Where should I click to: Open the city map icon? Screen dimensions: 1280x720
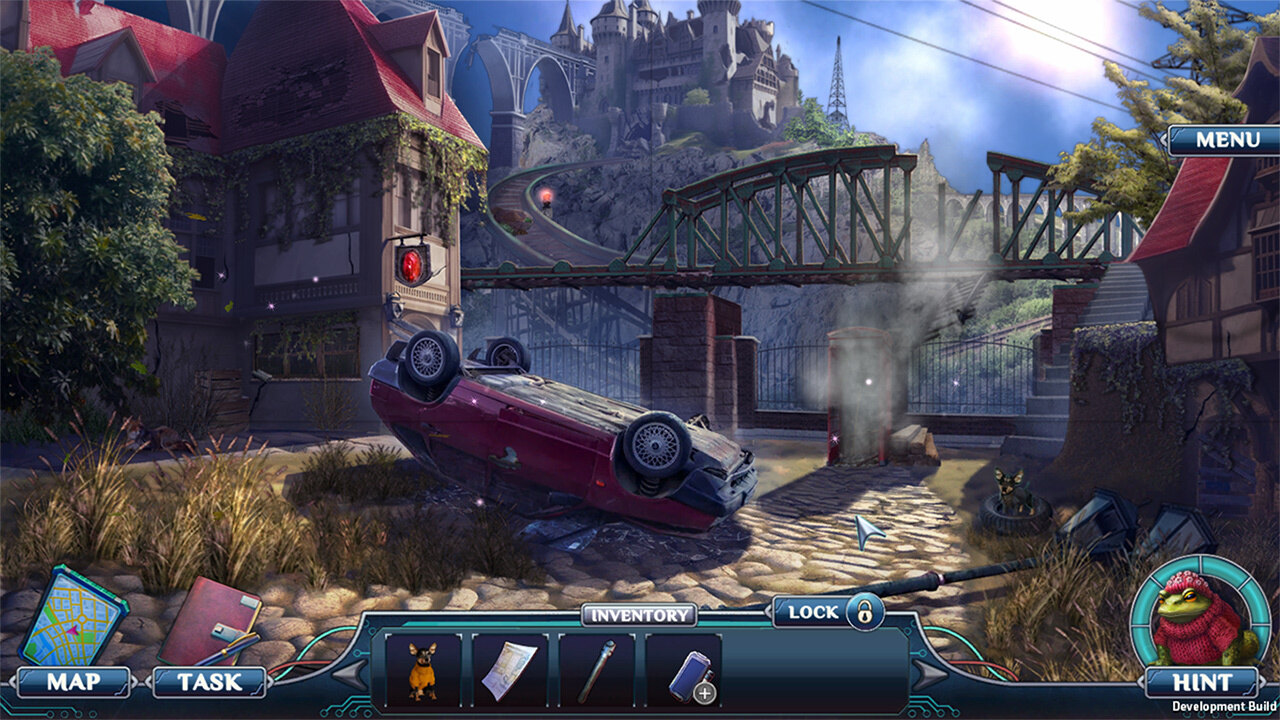[x=72, y=616]
